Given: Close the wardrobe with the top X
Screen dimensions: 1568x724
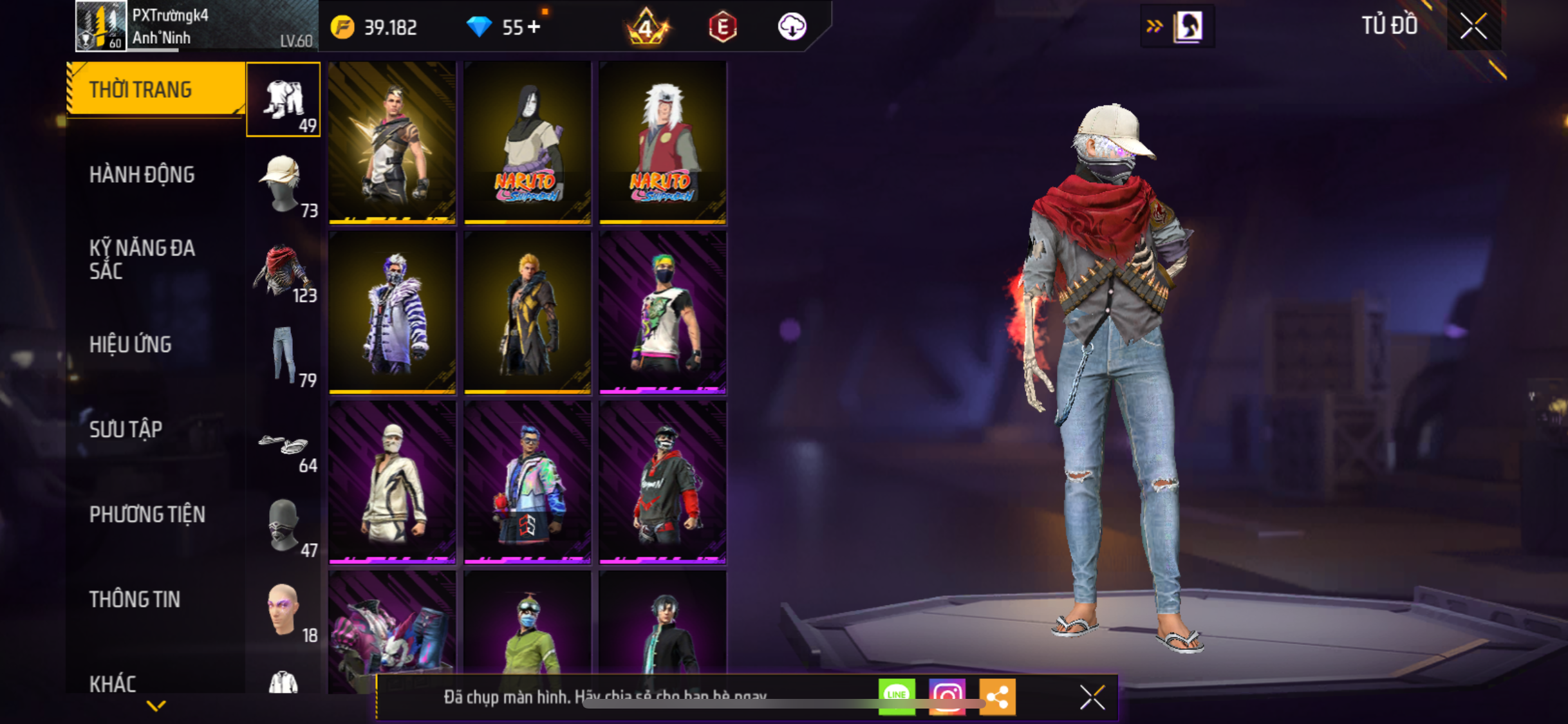Looking at the screenshot, I should tap(1473, 26).
